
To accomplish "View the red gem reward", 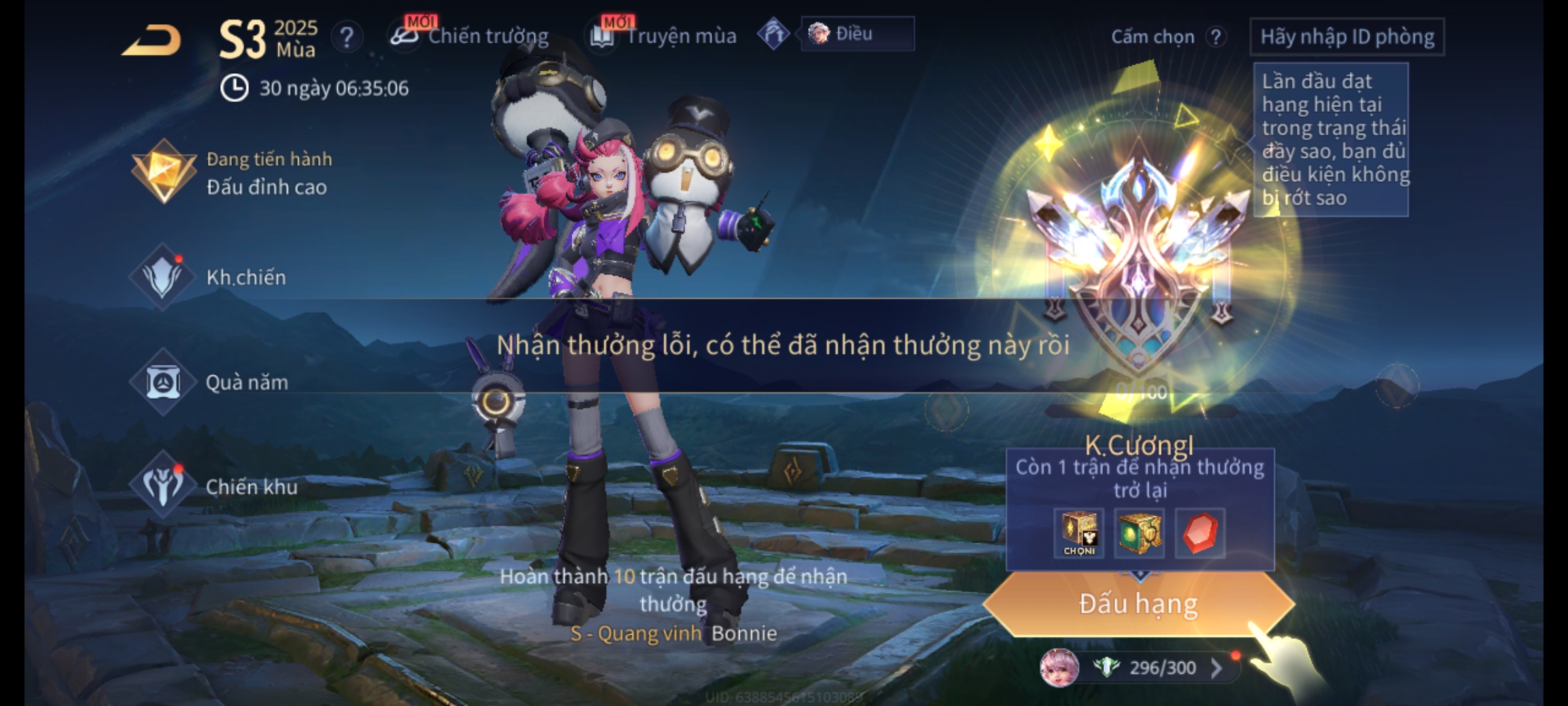I will (1200, 533).
